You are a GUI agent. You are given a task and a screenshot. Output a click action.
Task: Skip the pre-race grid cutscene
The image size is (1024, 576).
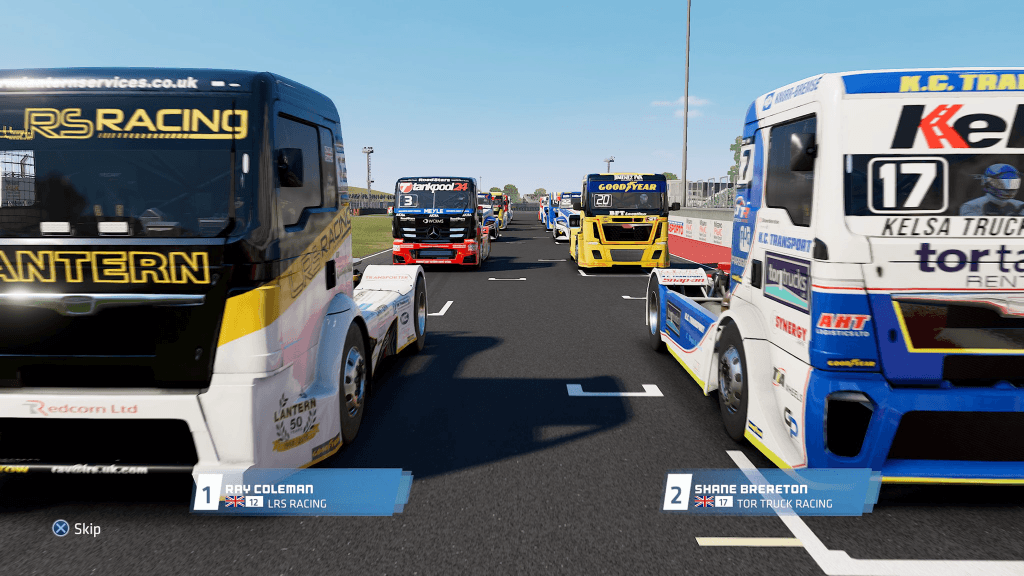coord(76,528)
